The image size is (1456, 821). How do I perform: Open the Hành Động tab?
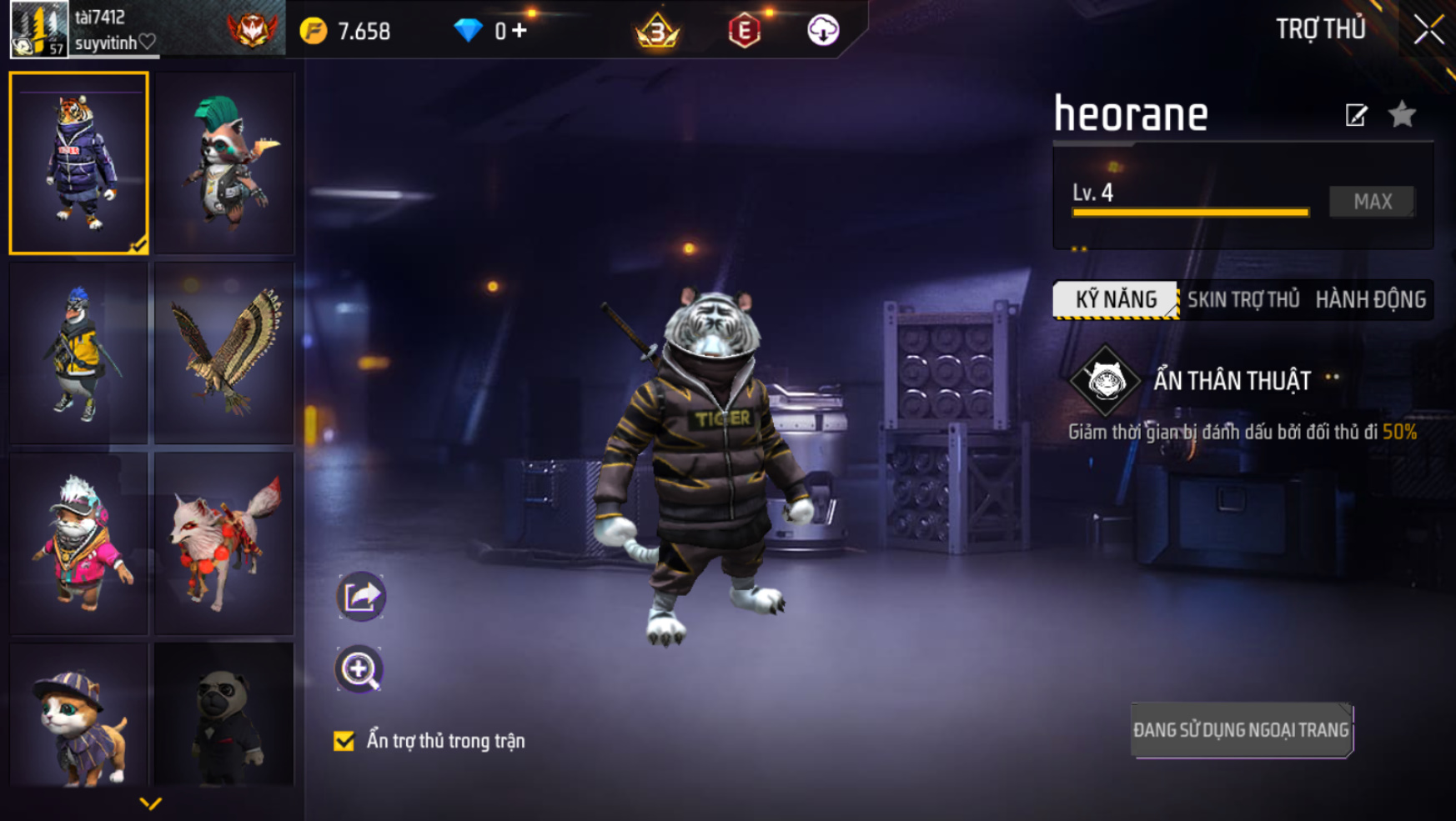1370,300
